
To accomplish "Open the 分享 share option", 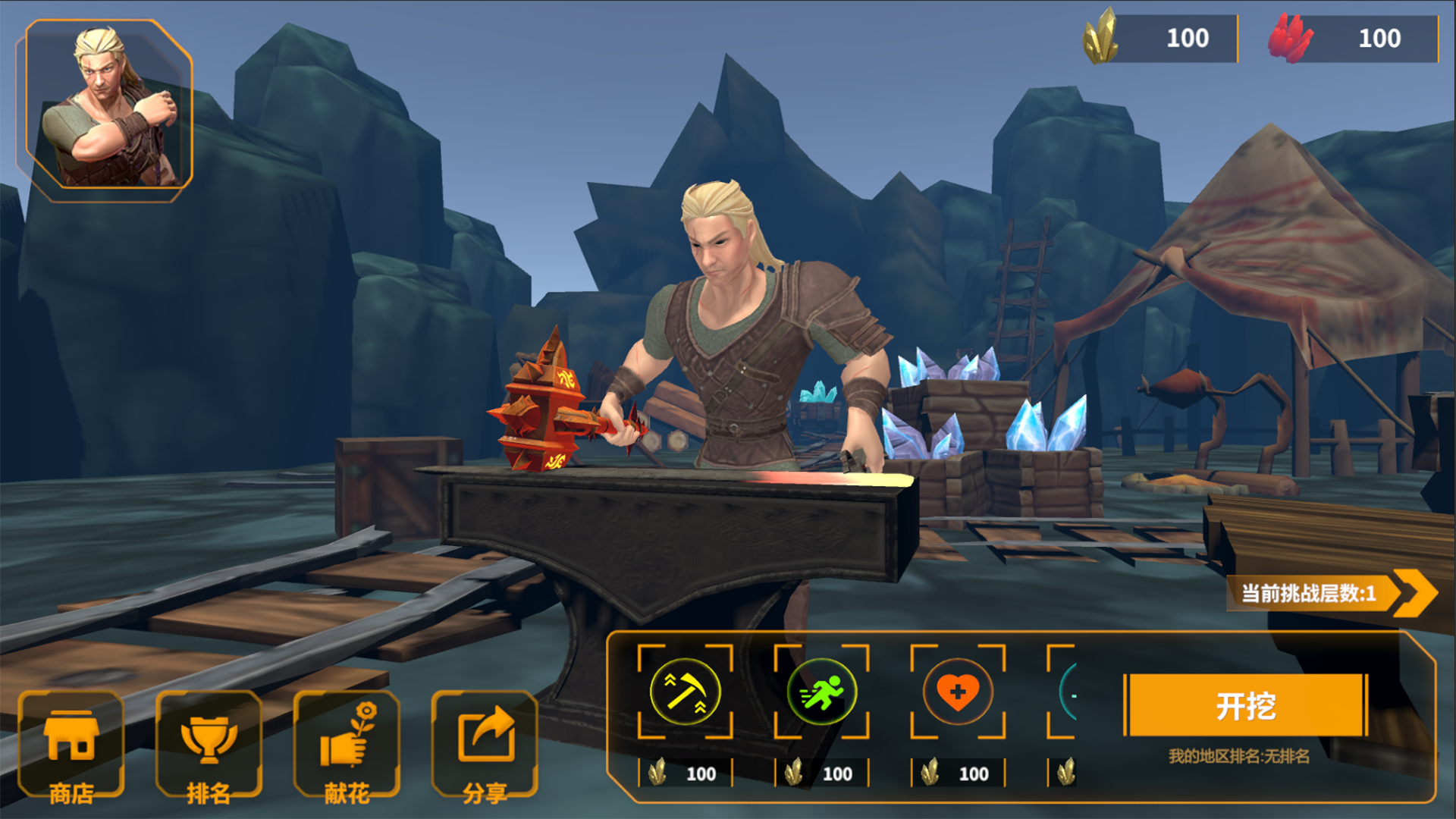I will pos(485,746).
